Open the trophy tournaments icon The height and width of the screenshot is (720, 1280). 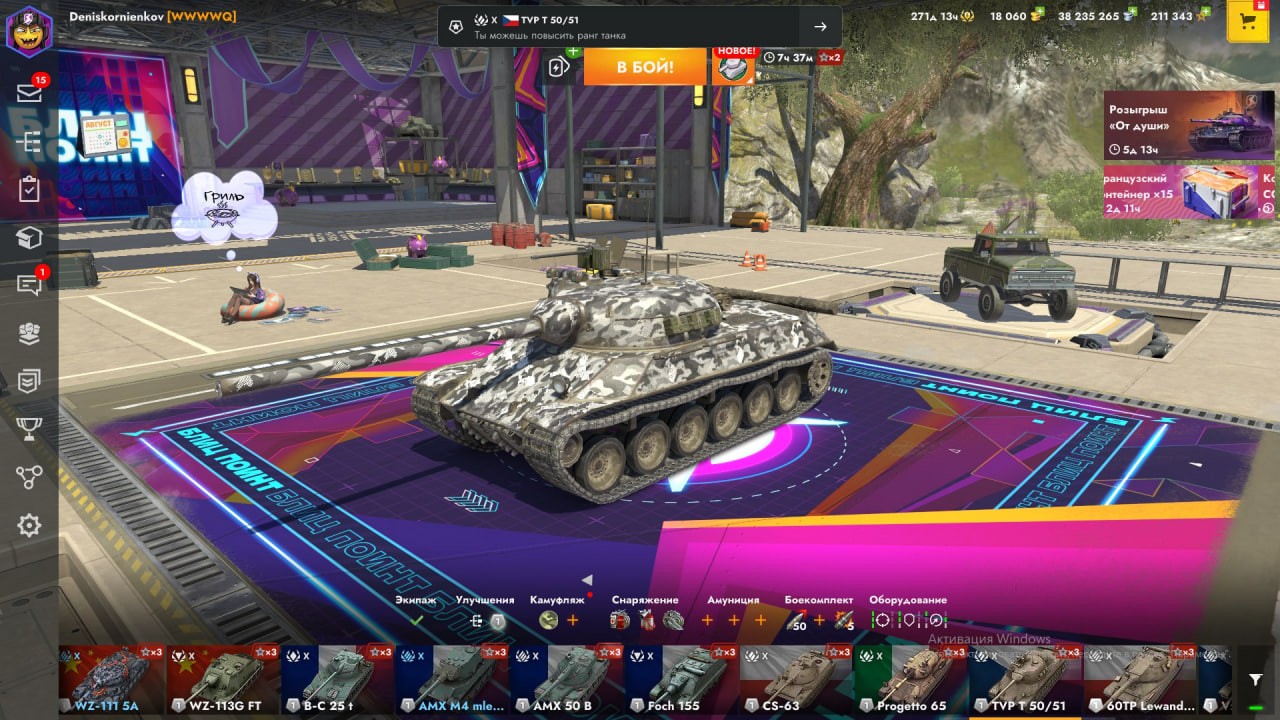(29, 429)
